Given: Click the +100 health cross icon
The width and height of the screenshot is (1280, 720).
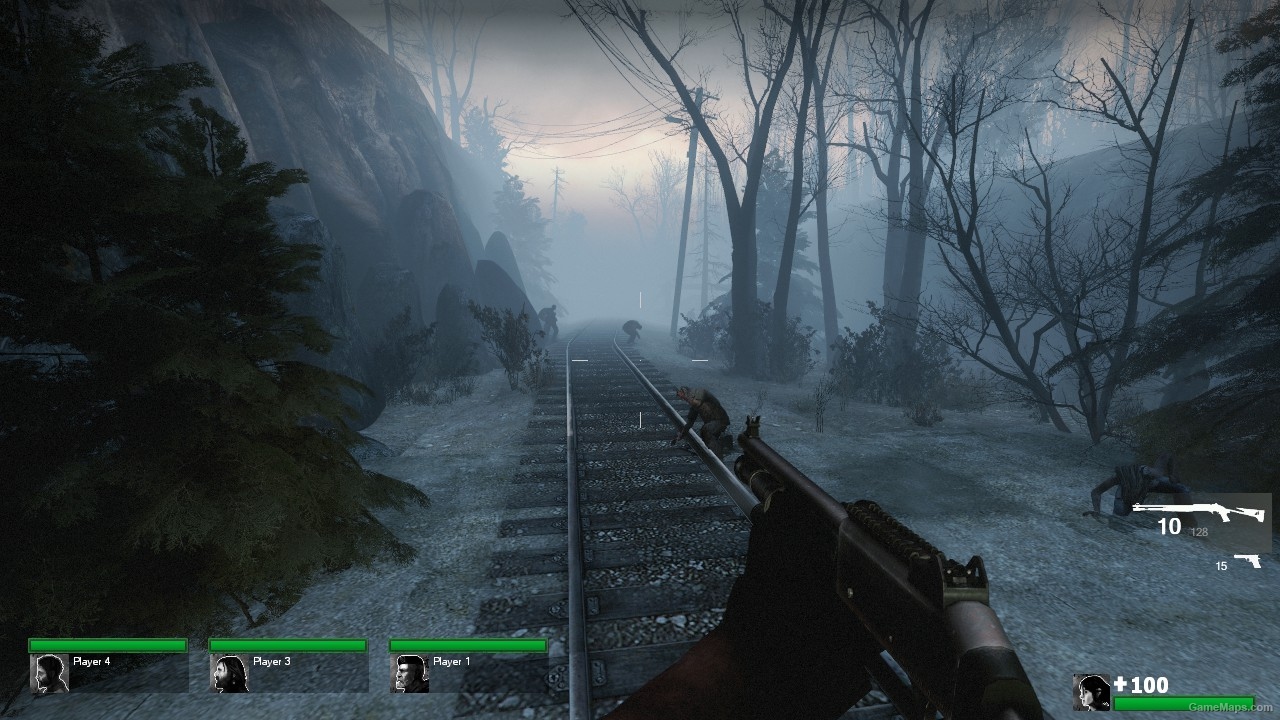Looking at the screenshot, I should [1119, 686].
